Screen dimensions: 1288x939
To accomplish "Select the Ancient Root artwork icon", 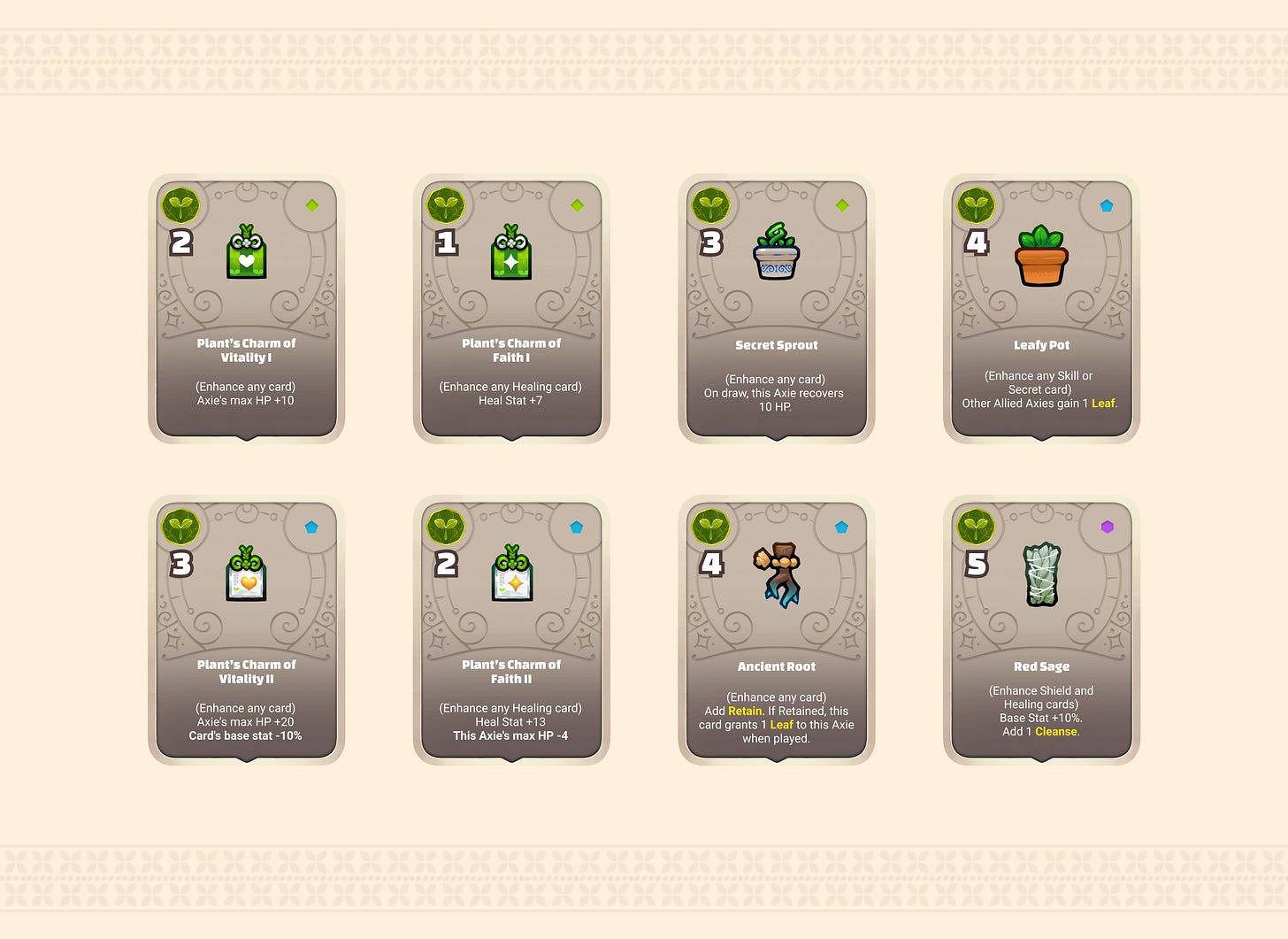I will coord(776,573).
